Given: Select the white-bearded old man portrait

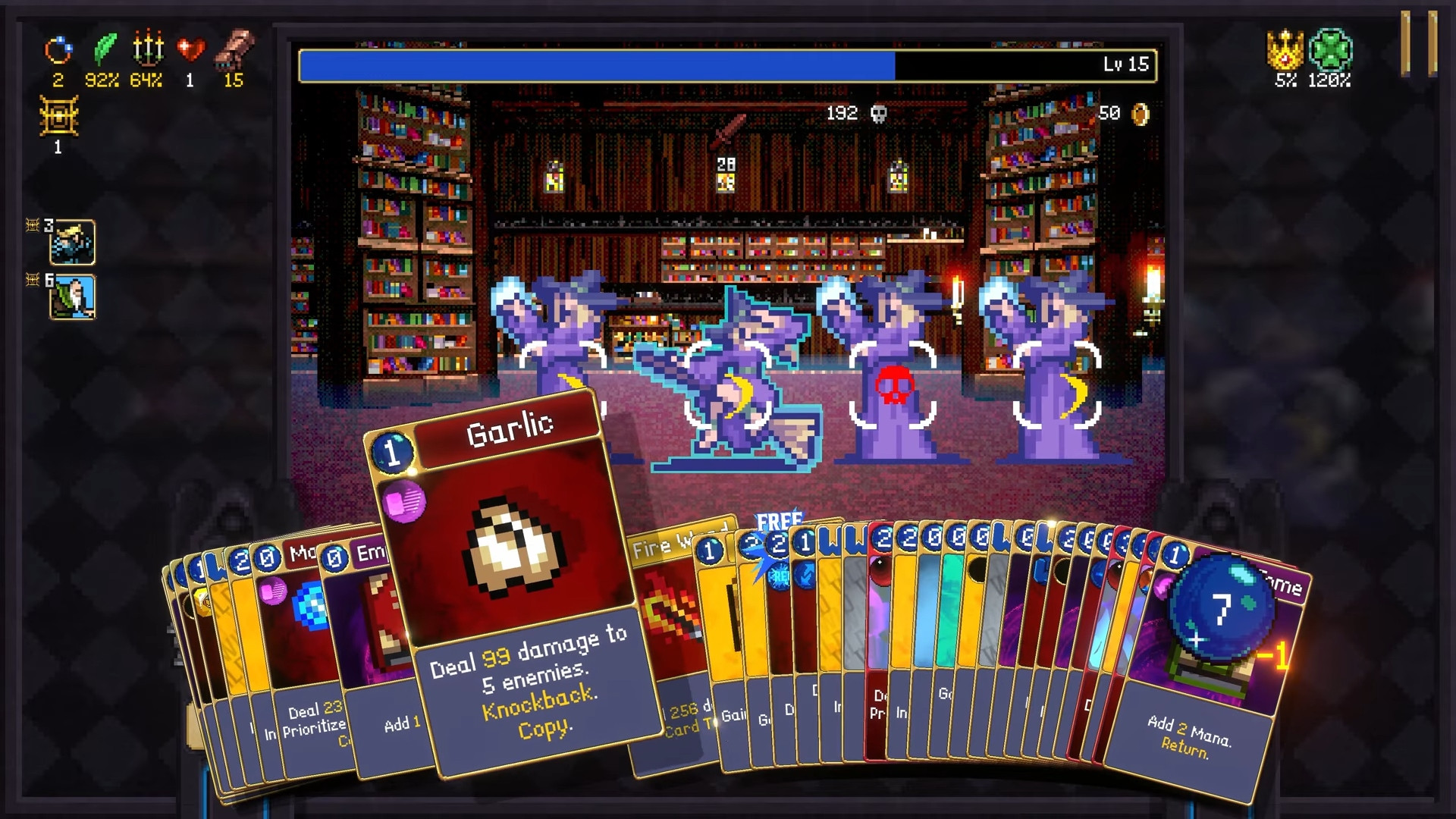Looking at the screenshot, I should pos(73,297).
